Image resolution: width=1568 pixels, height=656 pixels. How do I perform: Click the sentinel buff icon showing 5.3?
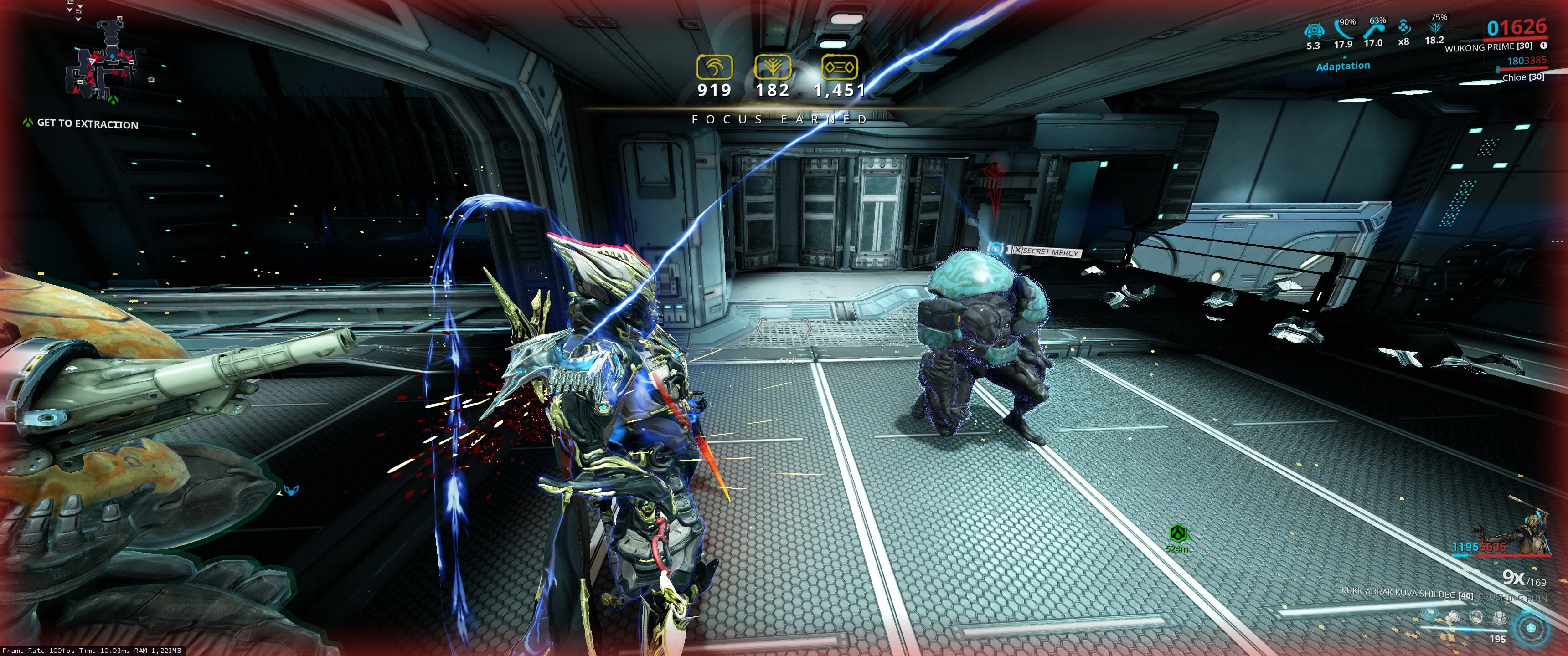tap(1314, 30)
